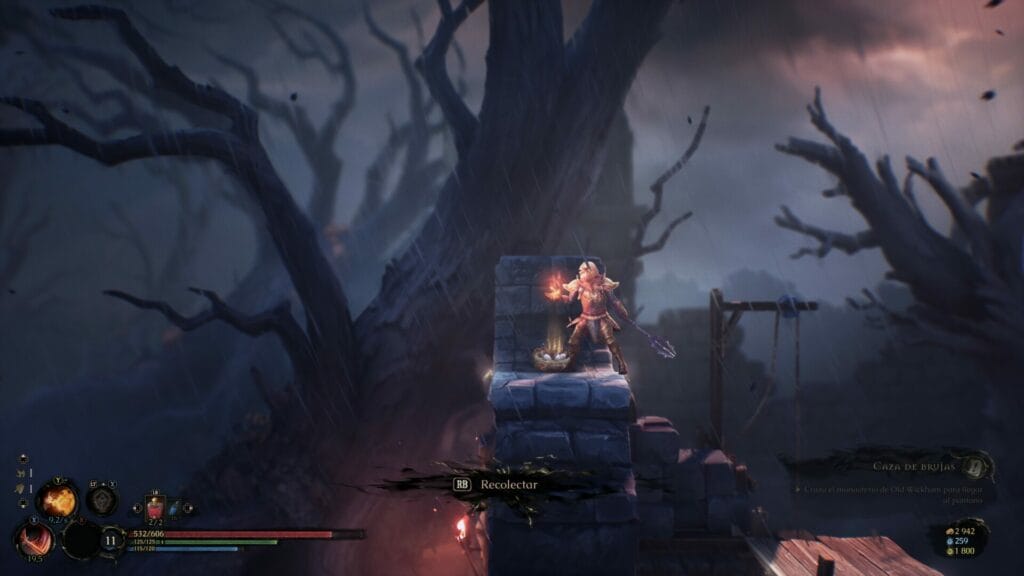Click the empty black skill orb
This screenshot has width=1024, height=576.
[80, 540]
